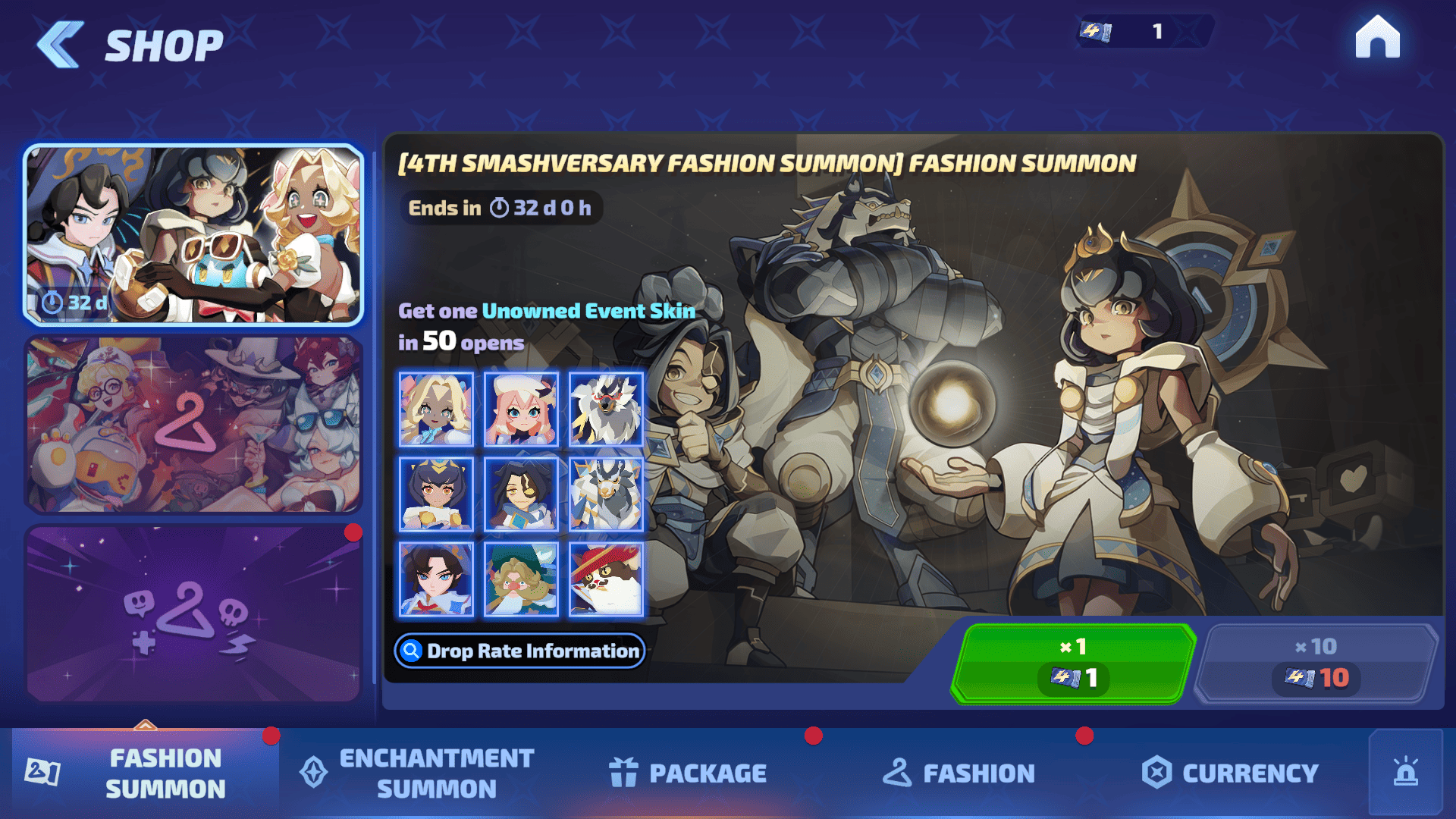The image size is (1456, 819).
Task: Go back using the Shop arrow
Action: pyautogui.click(x=61, y=45)
